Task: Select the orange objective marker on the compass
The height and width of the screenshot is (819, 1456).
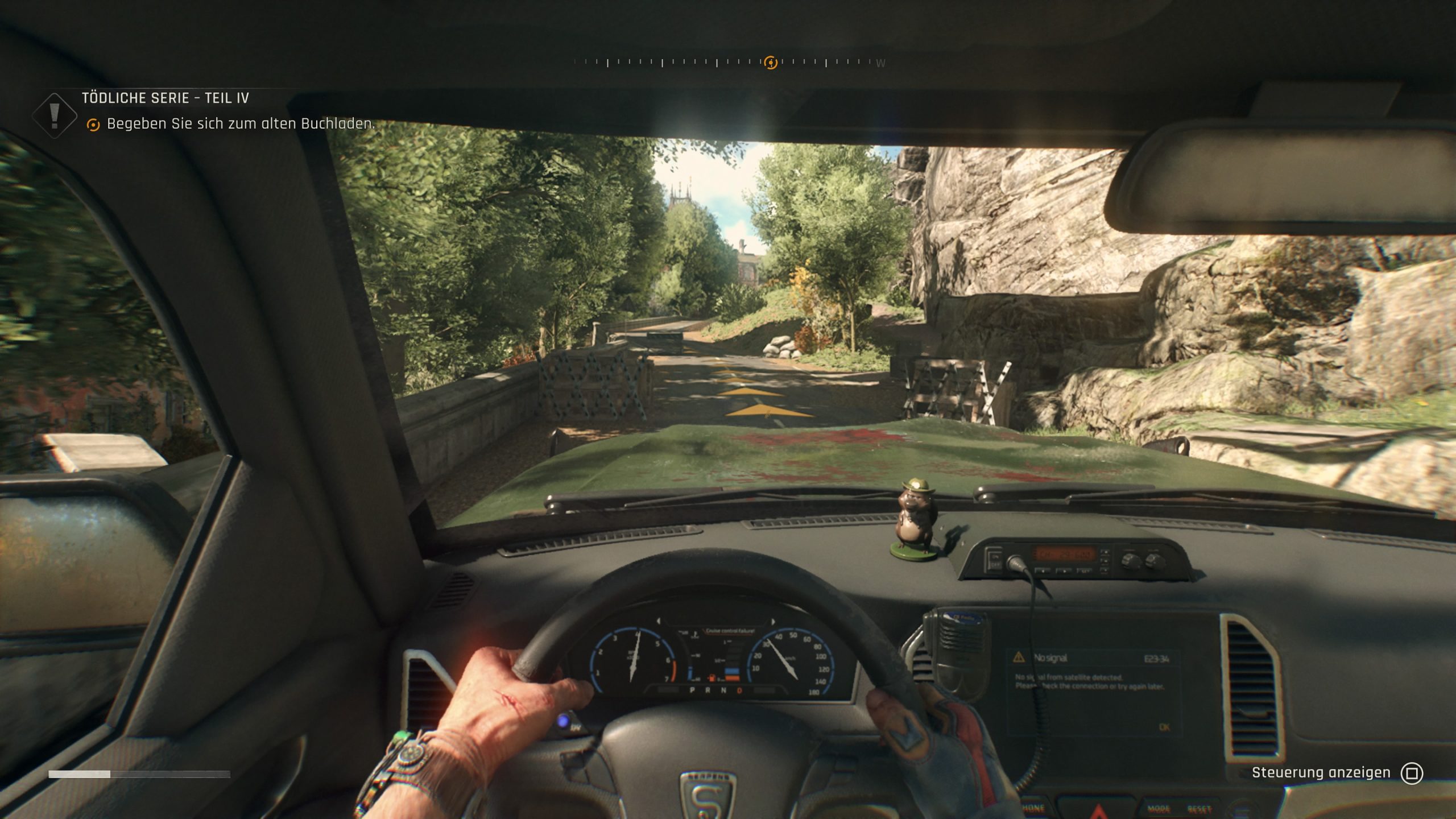Action: (x=771, y=63)
